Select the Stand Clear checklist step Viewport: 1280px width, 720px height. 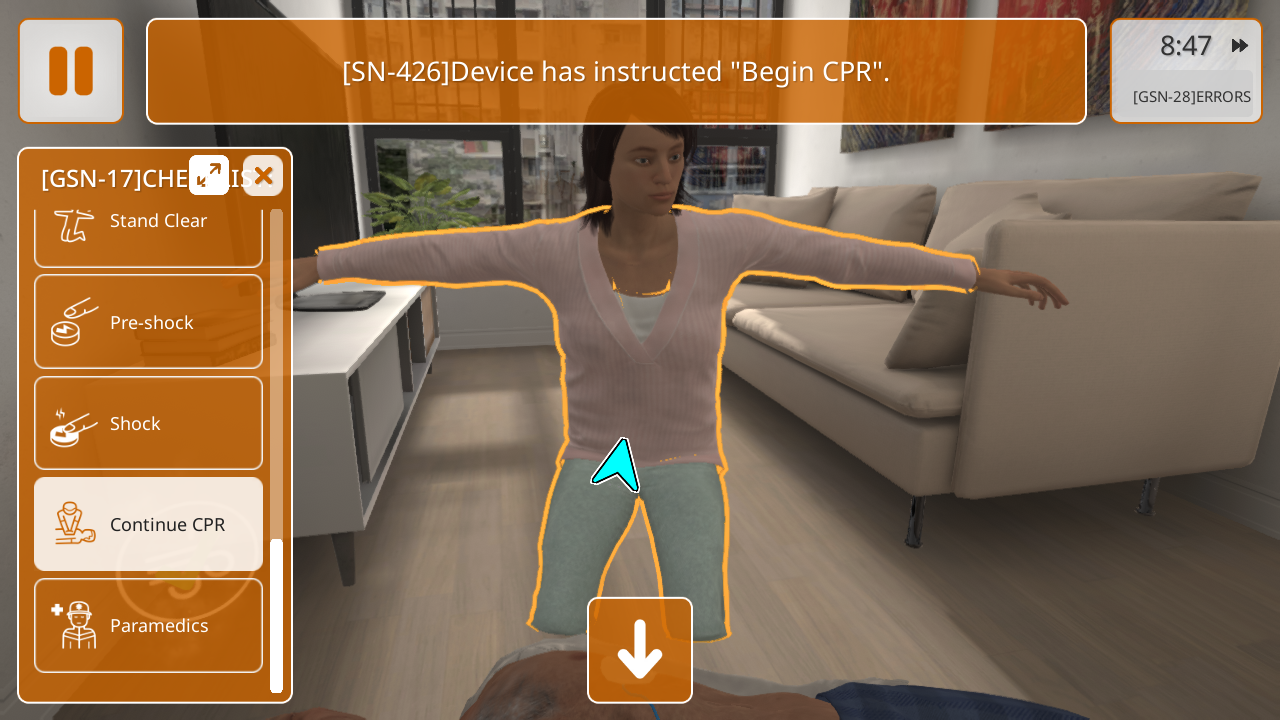148,228
